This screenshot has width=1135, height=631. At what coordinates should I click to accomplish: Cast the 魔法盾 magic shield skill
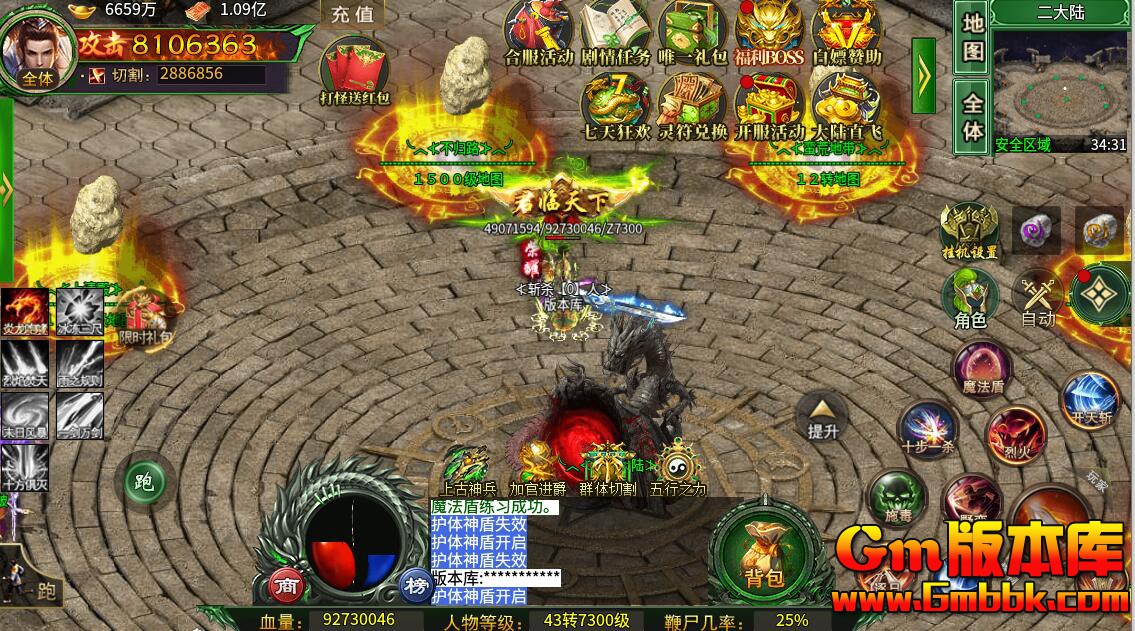pos(981,368)
